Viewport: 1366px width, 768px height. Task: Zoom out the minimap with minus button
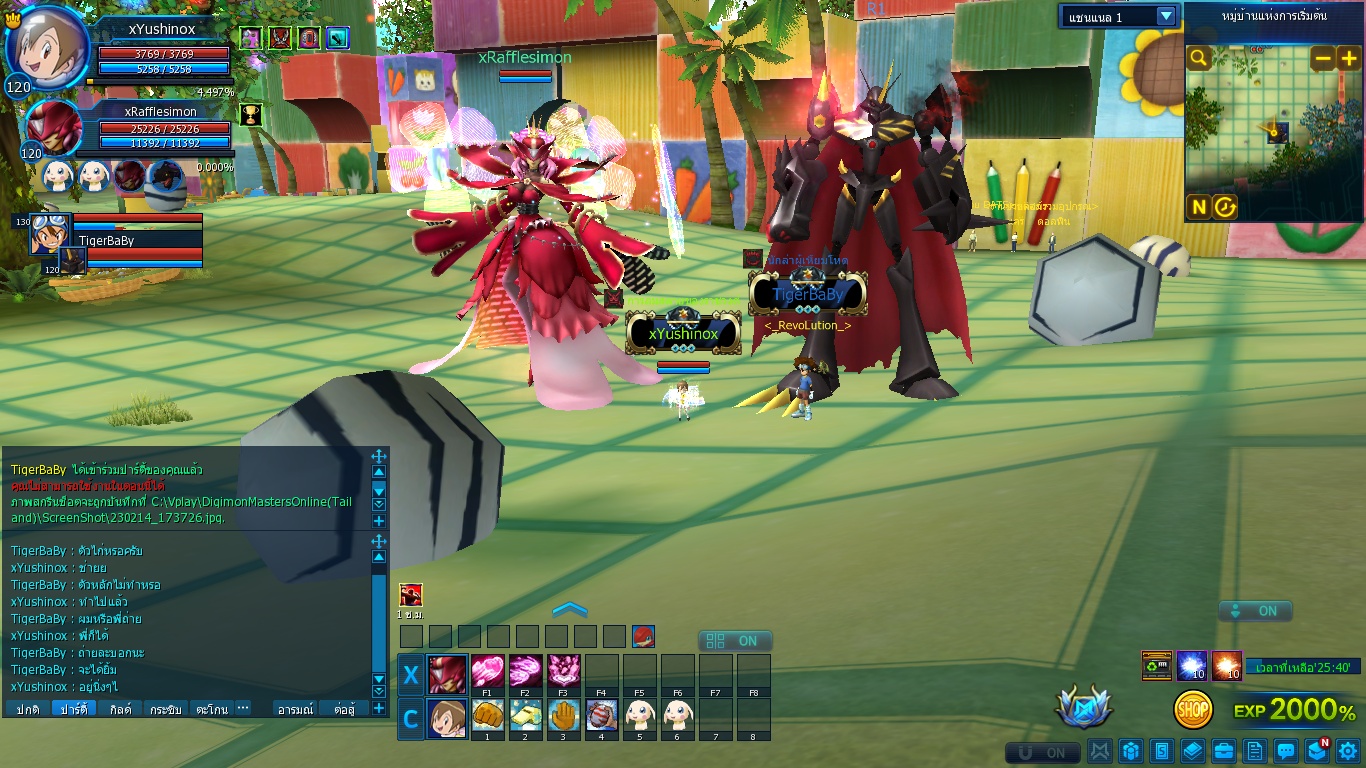tap(1323, 59)
